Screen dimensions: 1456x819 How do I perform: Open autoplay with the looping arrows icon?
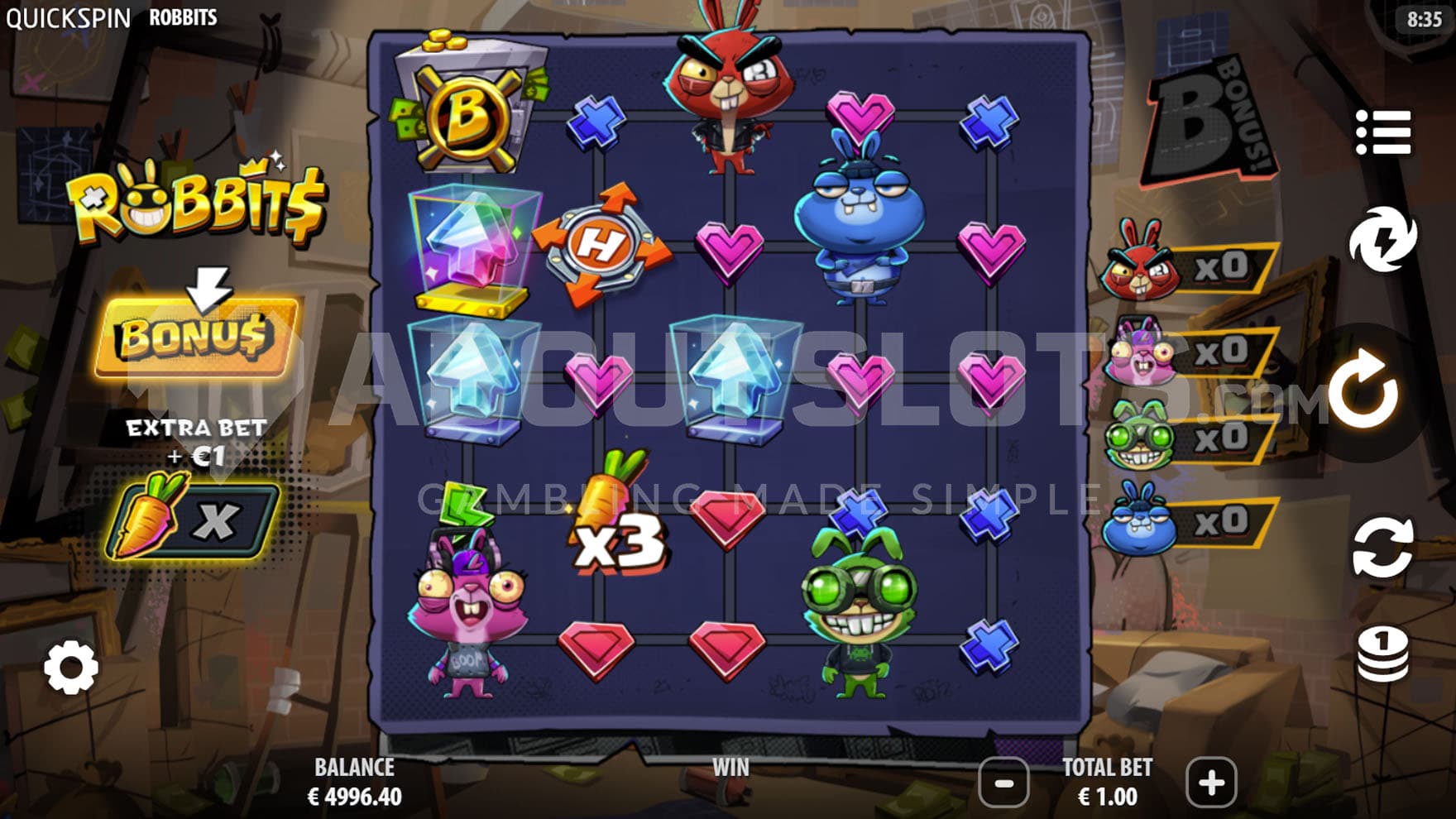point(1382,547)
